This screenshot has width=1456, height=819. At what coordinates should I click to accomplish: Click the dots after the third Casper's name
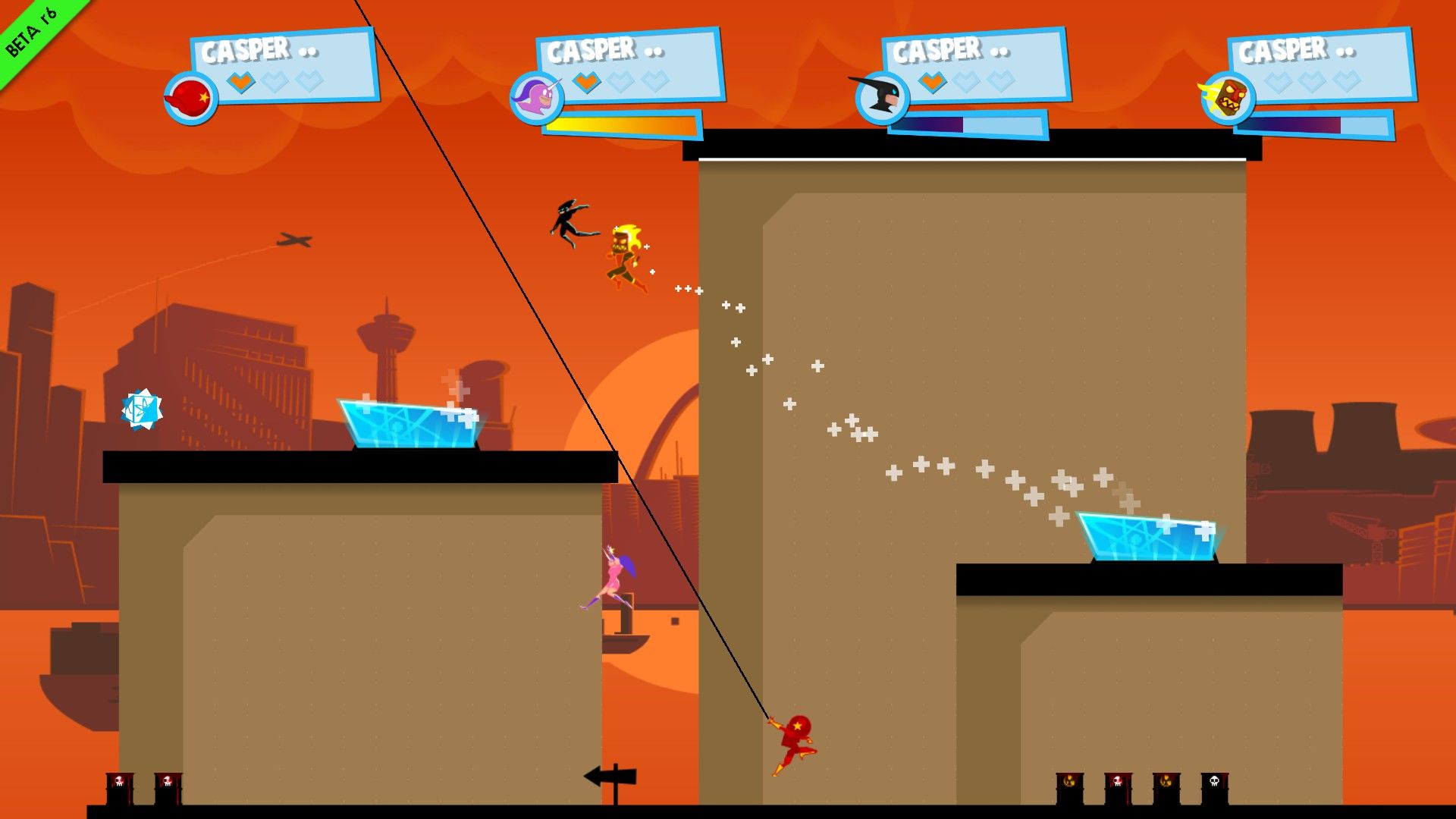click(x=1001, y=53)
